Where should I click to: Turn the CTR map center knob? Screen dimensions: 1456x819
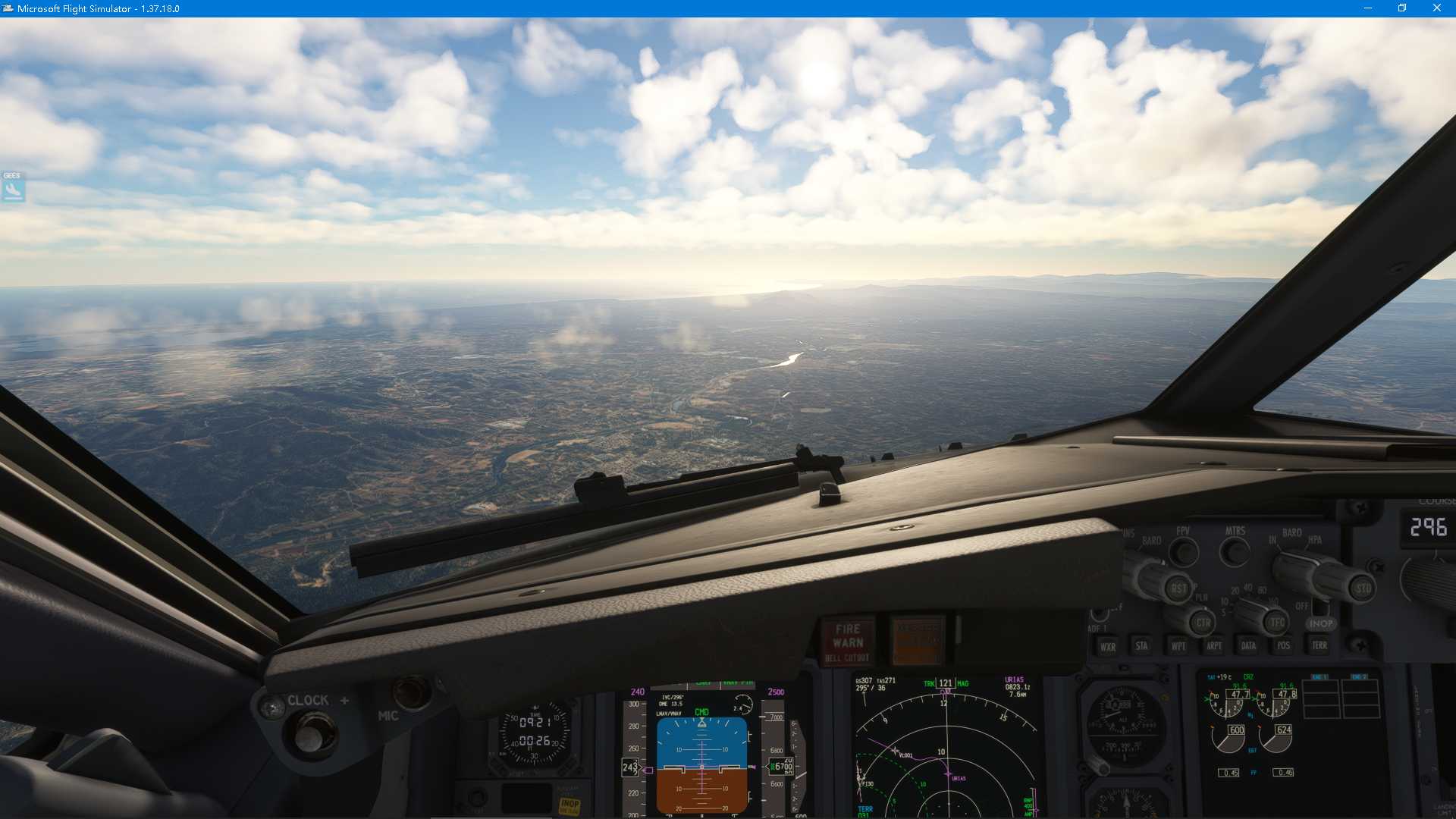(x=1203, y=622)
